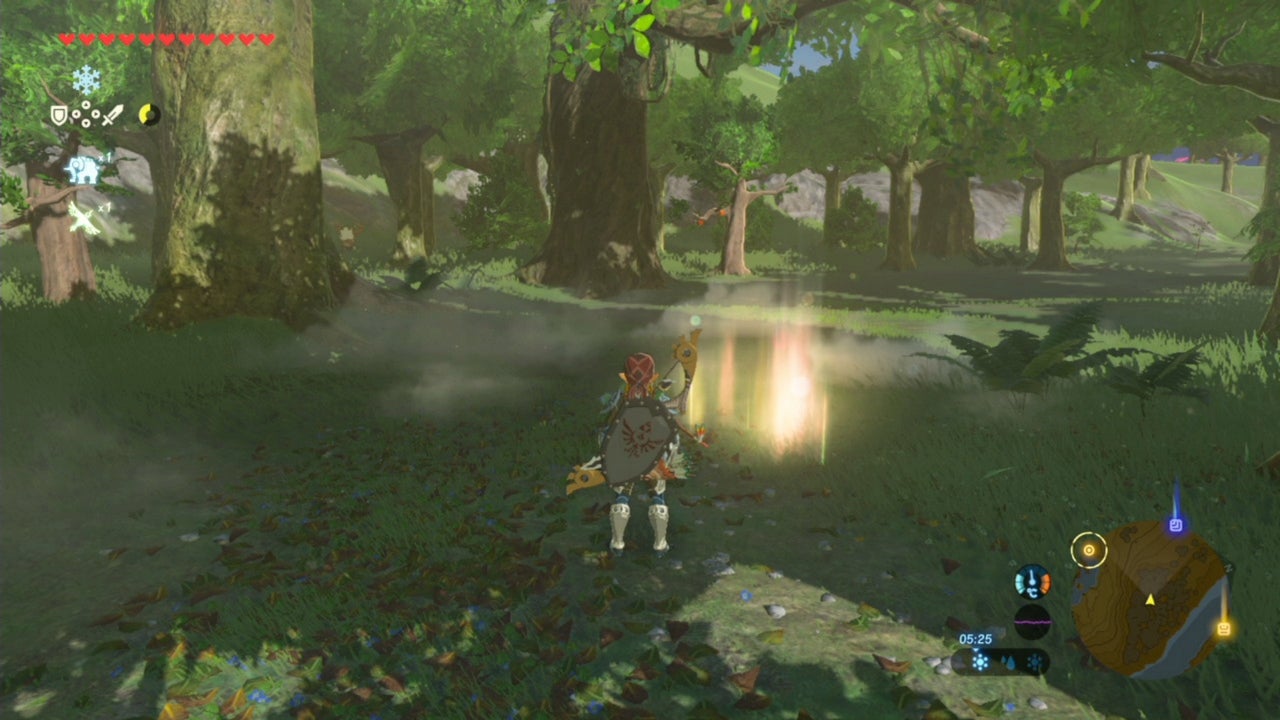Select the yellow shrine marker beside the minimap
The height and width of the screenshot is (720, 1280).
tap(1225, 626)
